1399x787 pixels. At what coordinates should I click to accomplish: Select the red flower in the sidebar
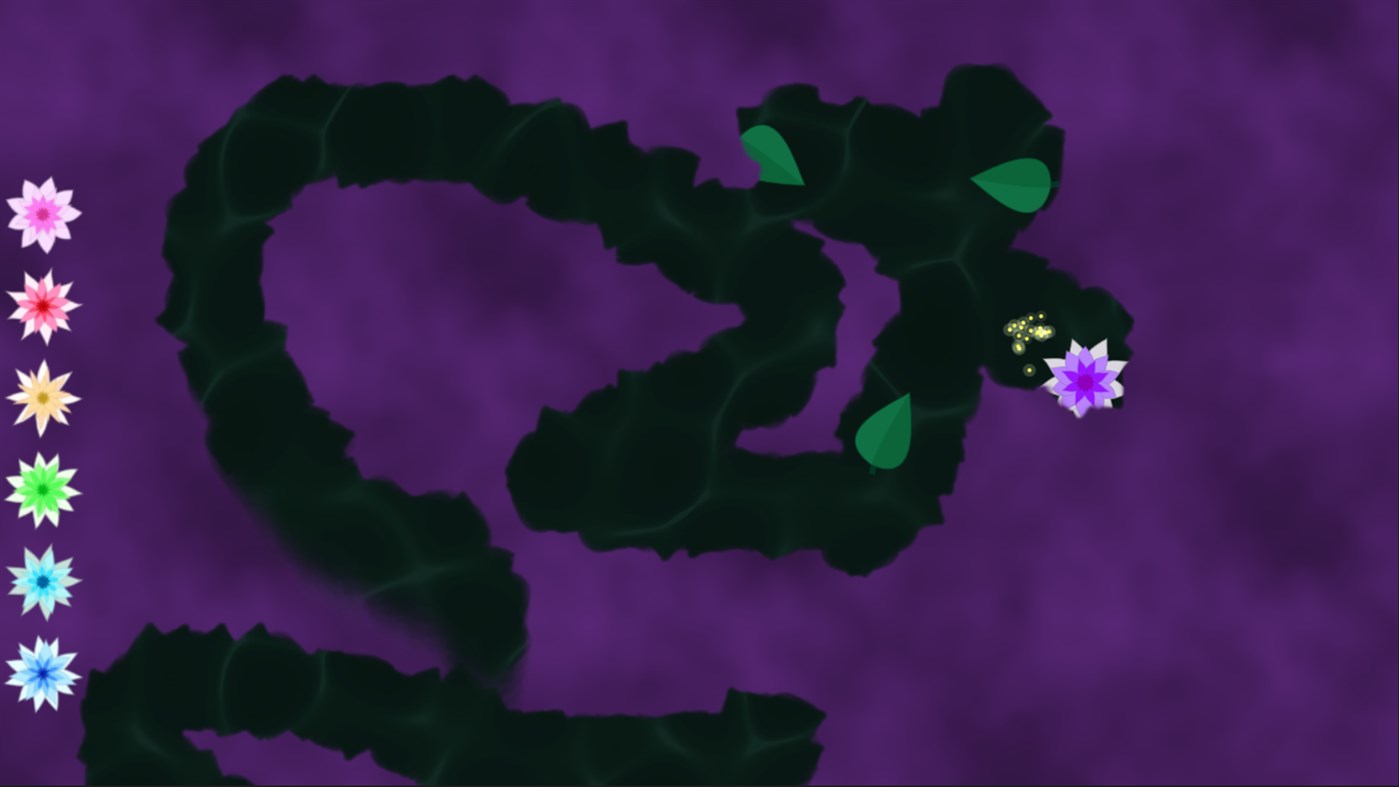[x=42, y=305]
